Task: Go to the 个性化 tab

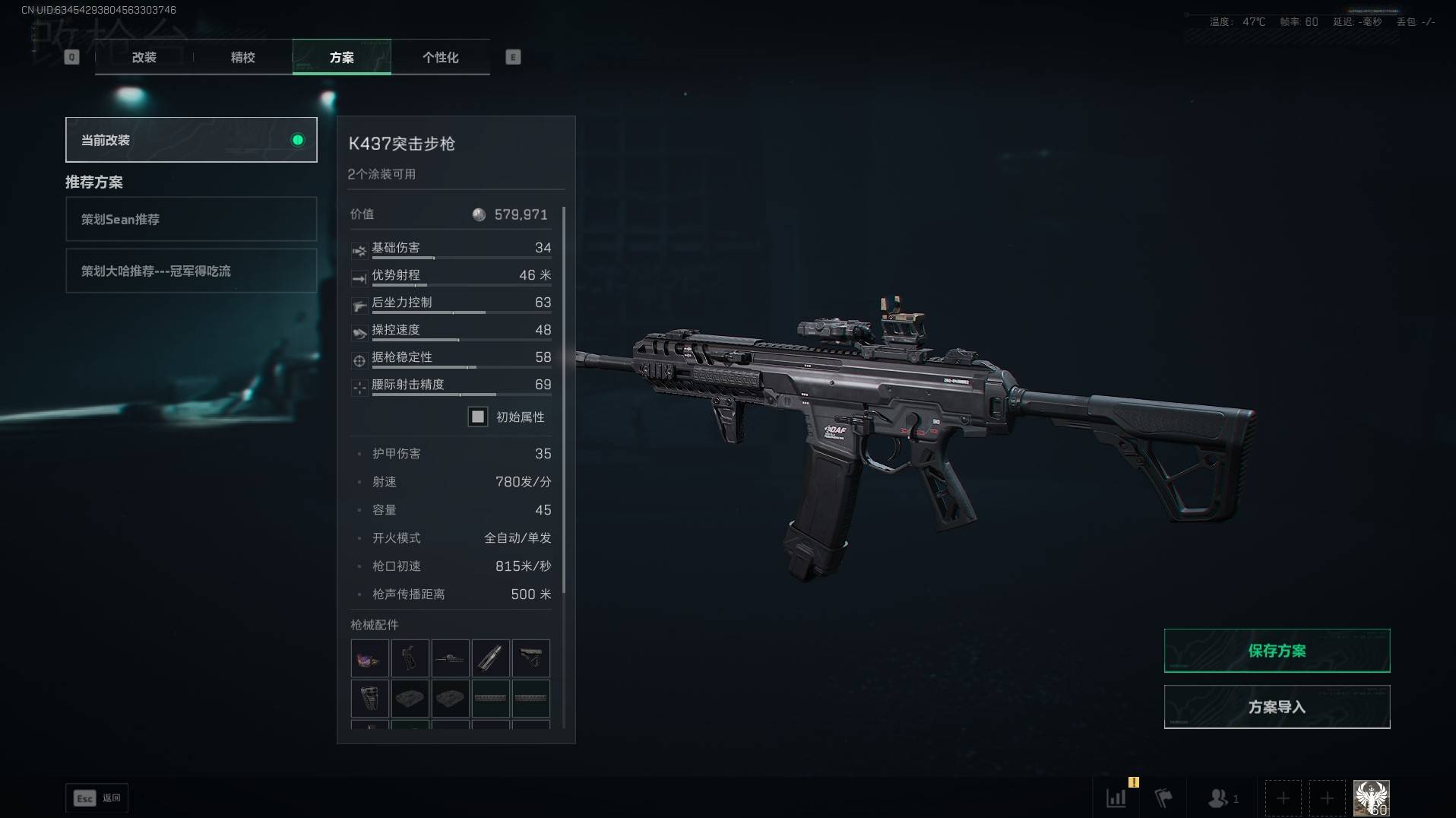Action: 440,57
